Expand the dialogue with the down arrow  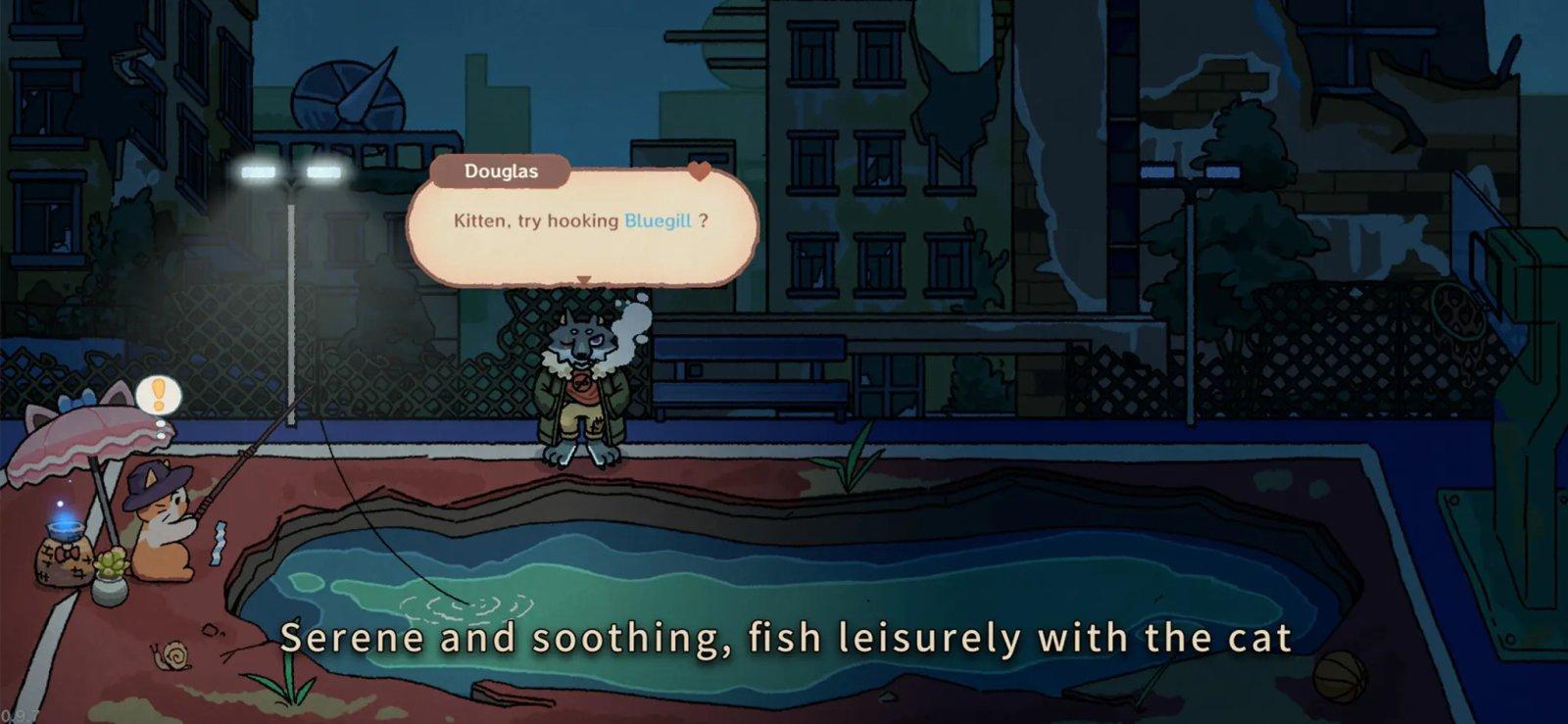click(582, 280)
